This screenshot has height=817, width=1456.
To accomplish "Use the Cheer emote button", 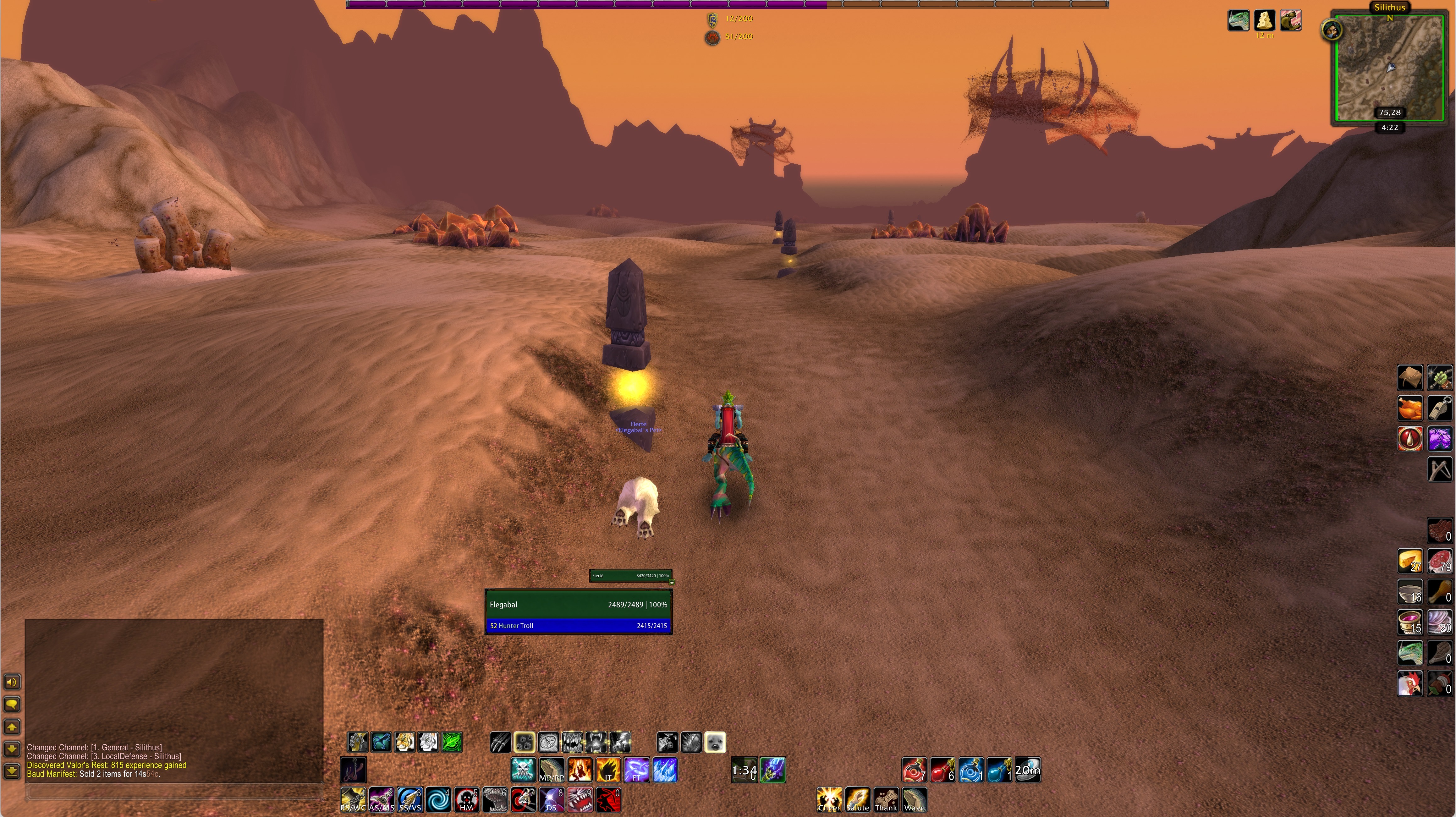I will tap(829, 800).
